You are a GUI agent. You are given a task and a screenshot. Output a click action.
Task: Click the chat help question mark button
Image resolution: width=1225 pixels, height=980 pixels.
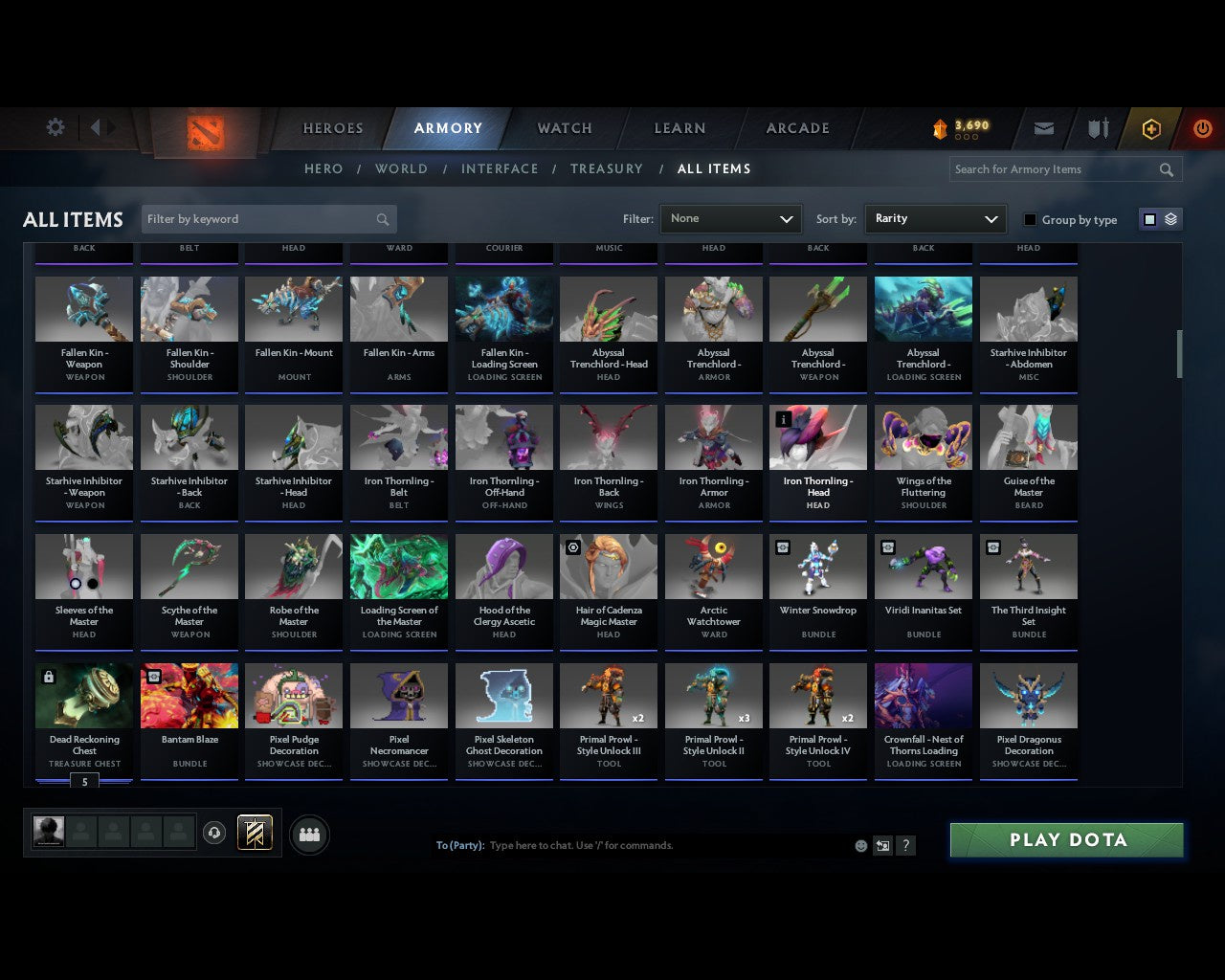click(x=905, y=845)
